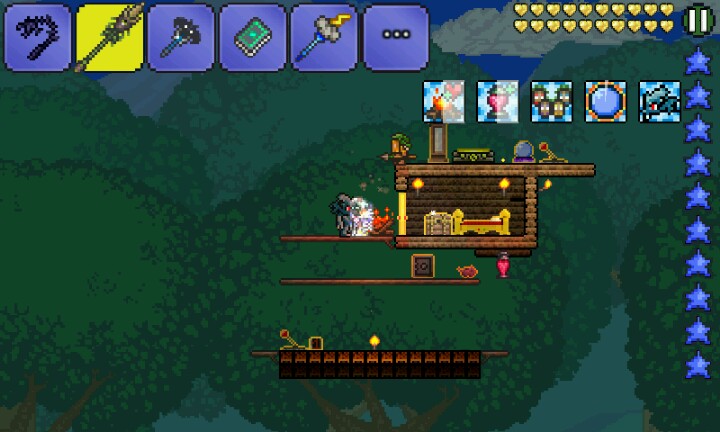This screenshot has width=720, height=432.
Task: Select the green spell book slot
Action: pos(253,37)
